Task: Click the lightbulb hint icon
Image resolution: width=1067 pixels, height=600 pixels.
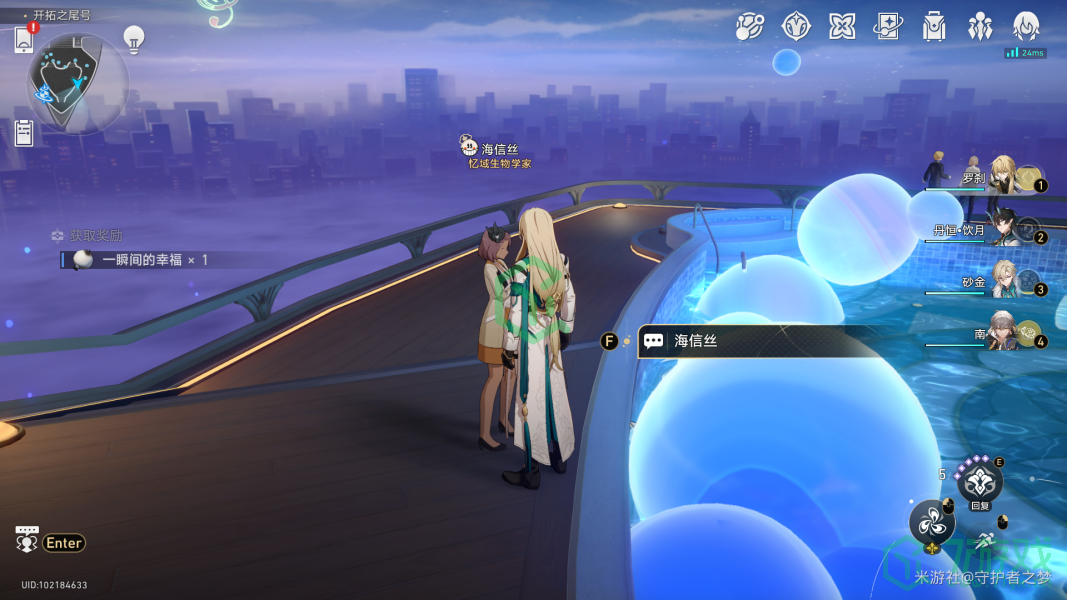Action: click(x=133, y=39)
